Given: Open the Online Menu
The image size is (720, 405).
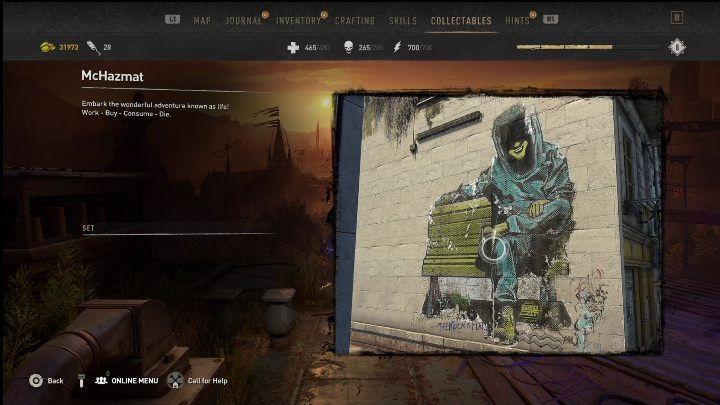Looking at the screenshot, I should point(128,380).
